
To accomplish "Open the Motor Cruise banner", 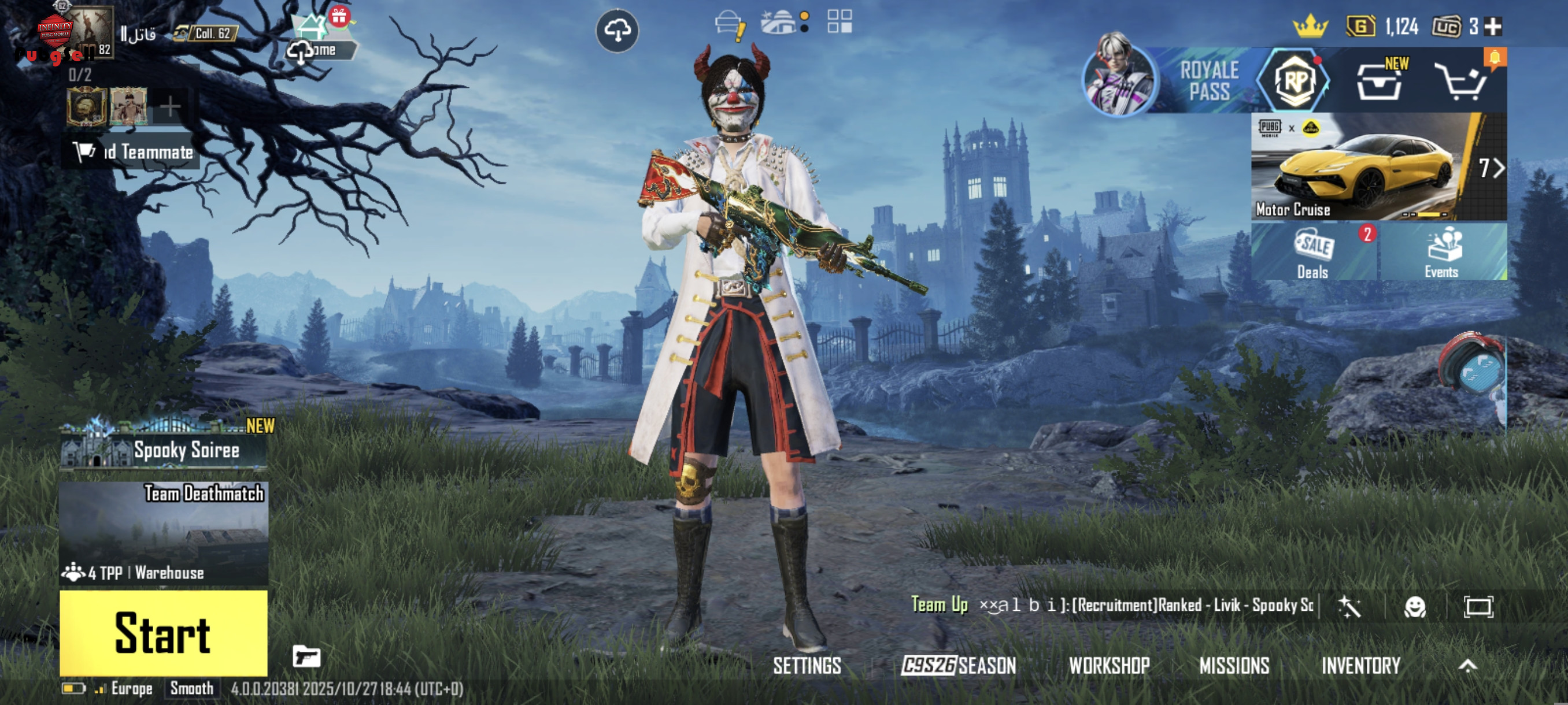I will click(1363, 166).
